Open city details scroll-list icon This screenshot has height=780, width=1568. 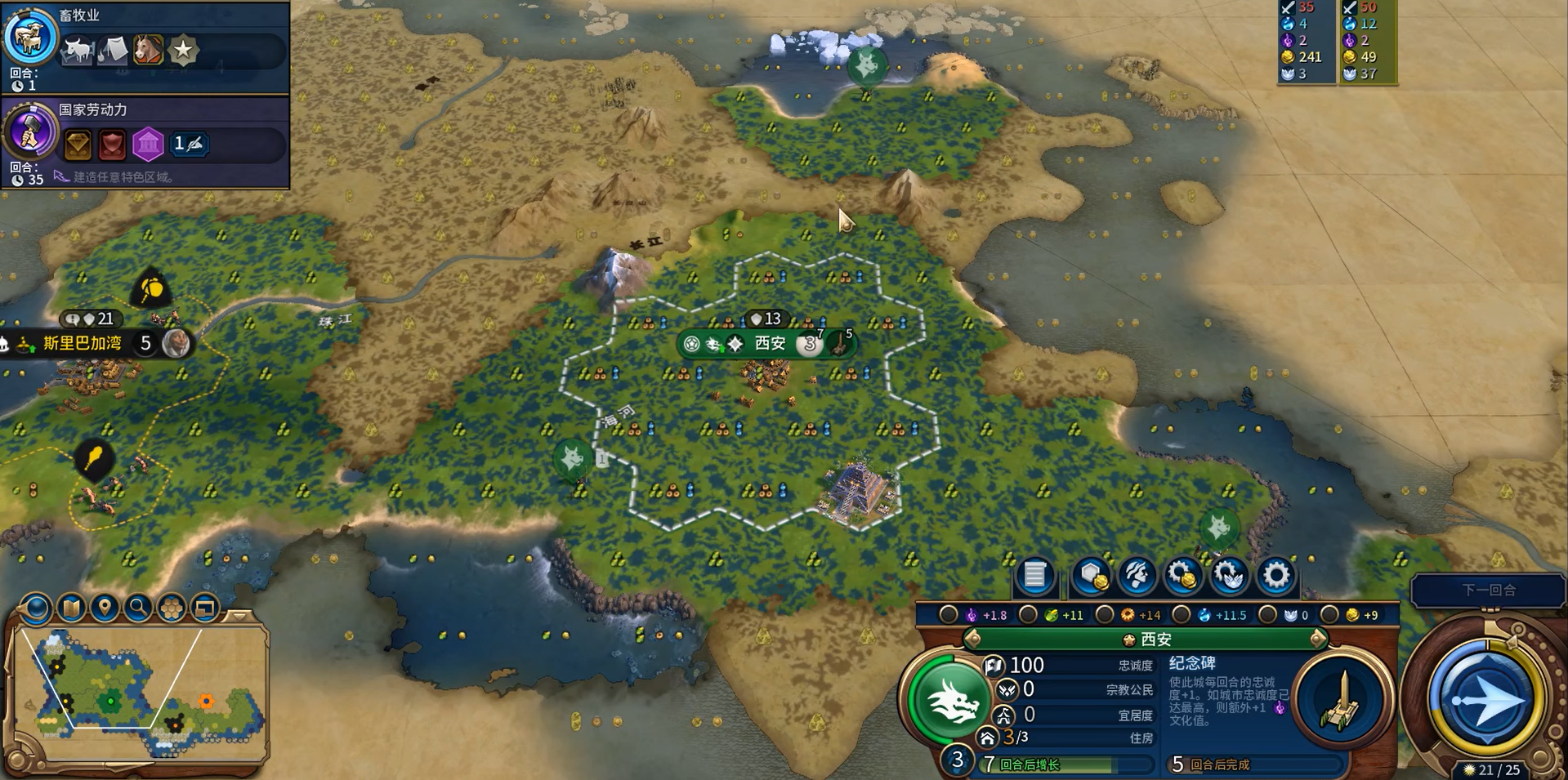point(1034,576)
